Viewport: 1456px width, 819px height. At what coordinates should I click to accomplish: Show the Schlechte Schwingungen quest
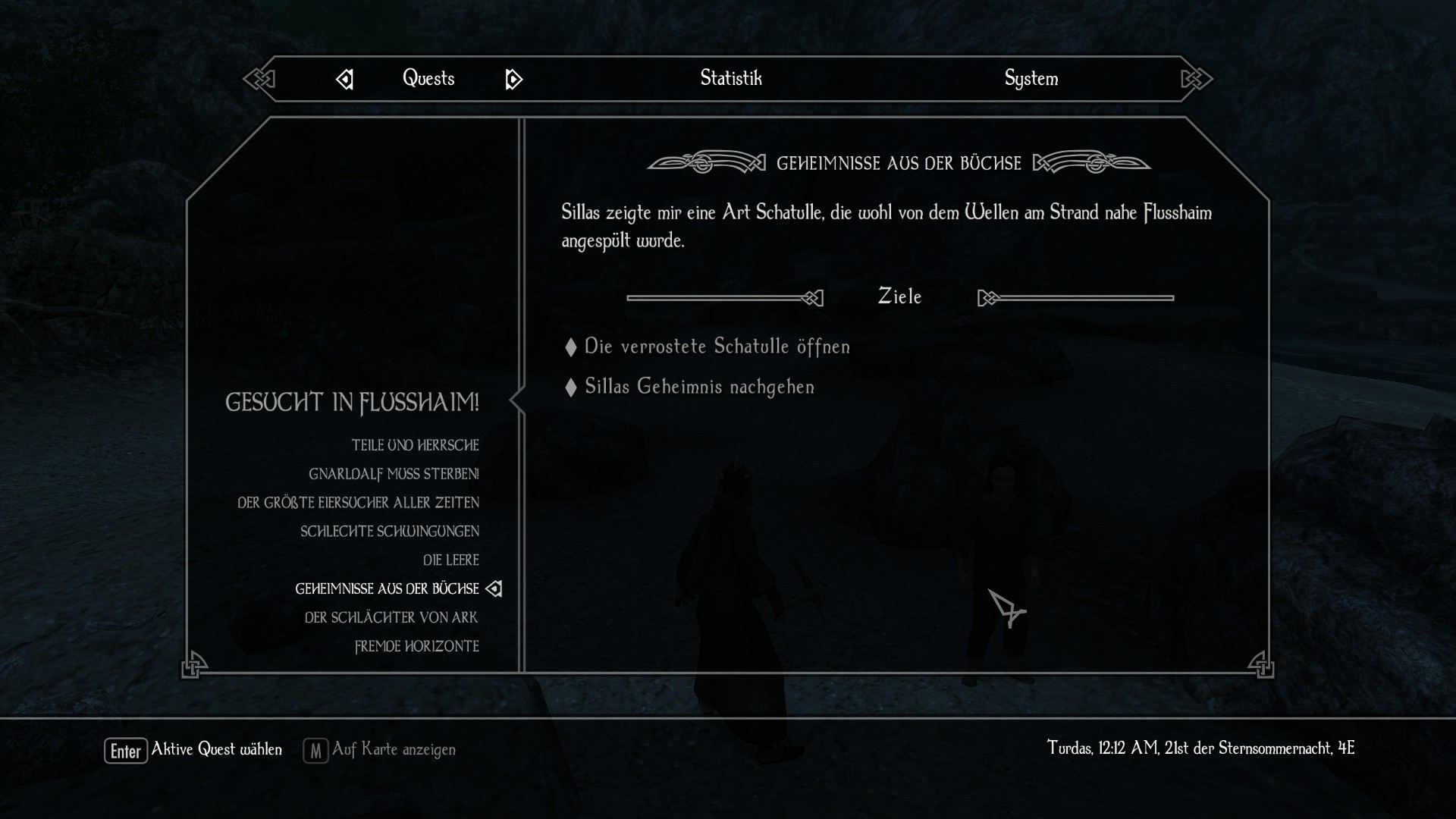pos(389,532)
